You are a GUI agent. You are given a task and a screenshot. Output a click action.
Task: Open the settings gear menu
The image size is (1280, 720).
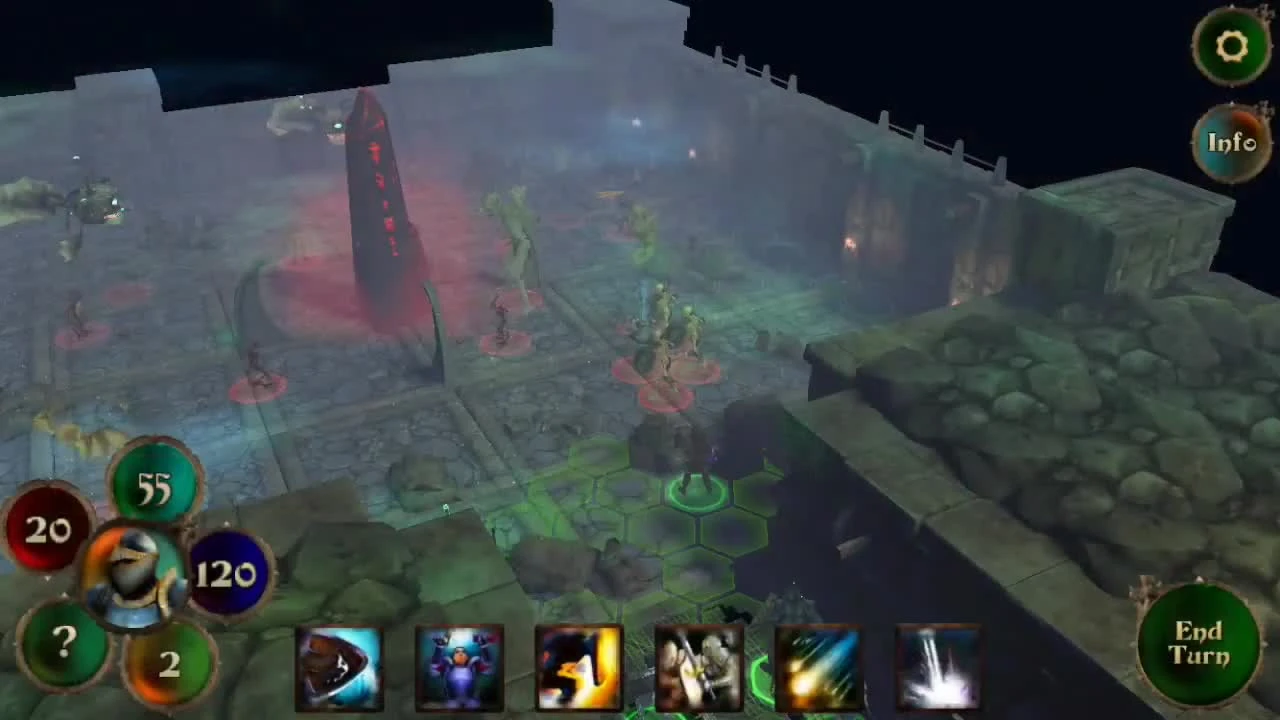click(x=1231, y=46)
